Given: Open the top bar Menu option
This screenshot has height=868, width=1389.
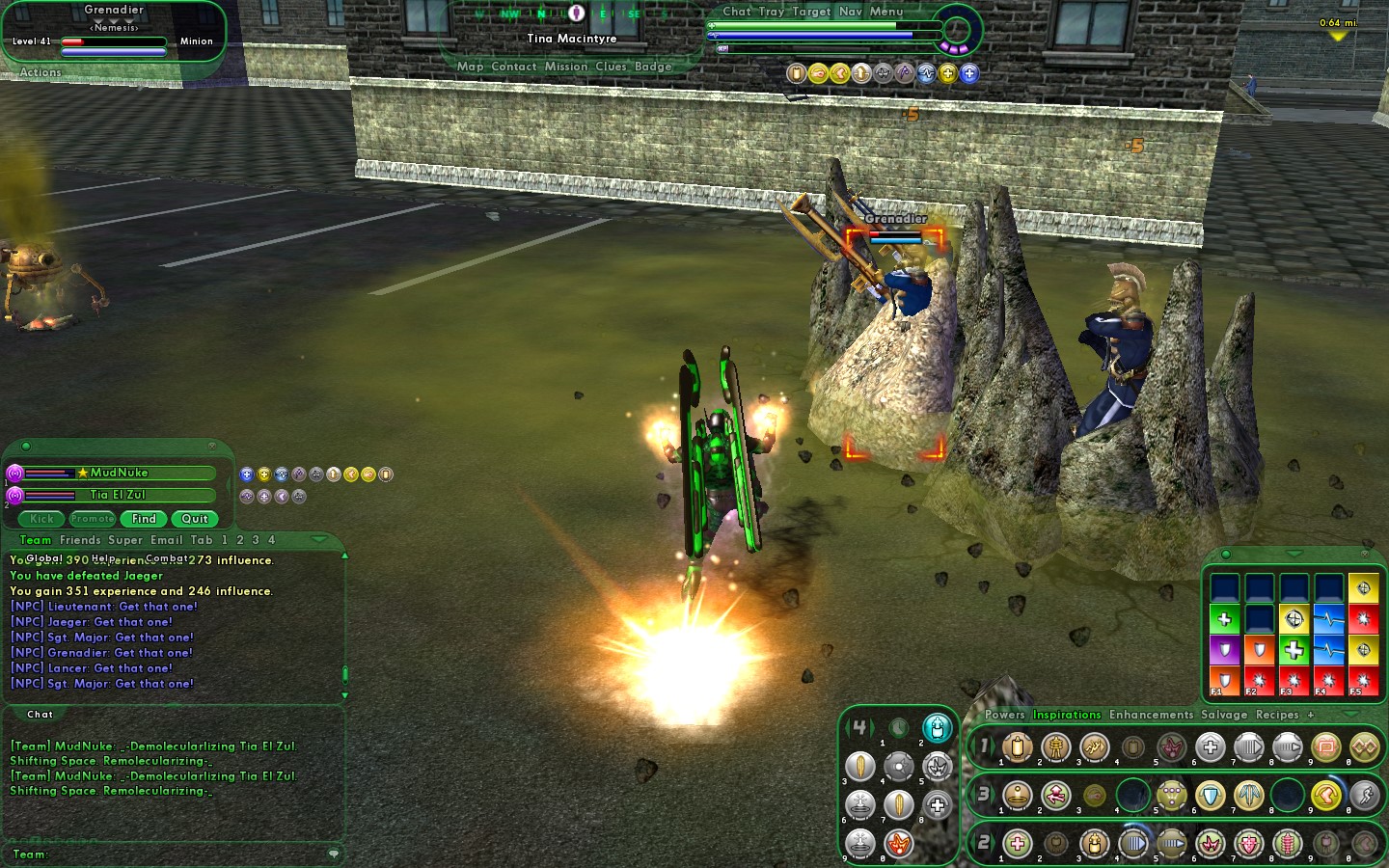Looking at the screenshot, I should 886,12.
